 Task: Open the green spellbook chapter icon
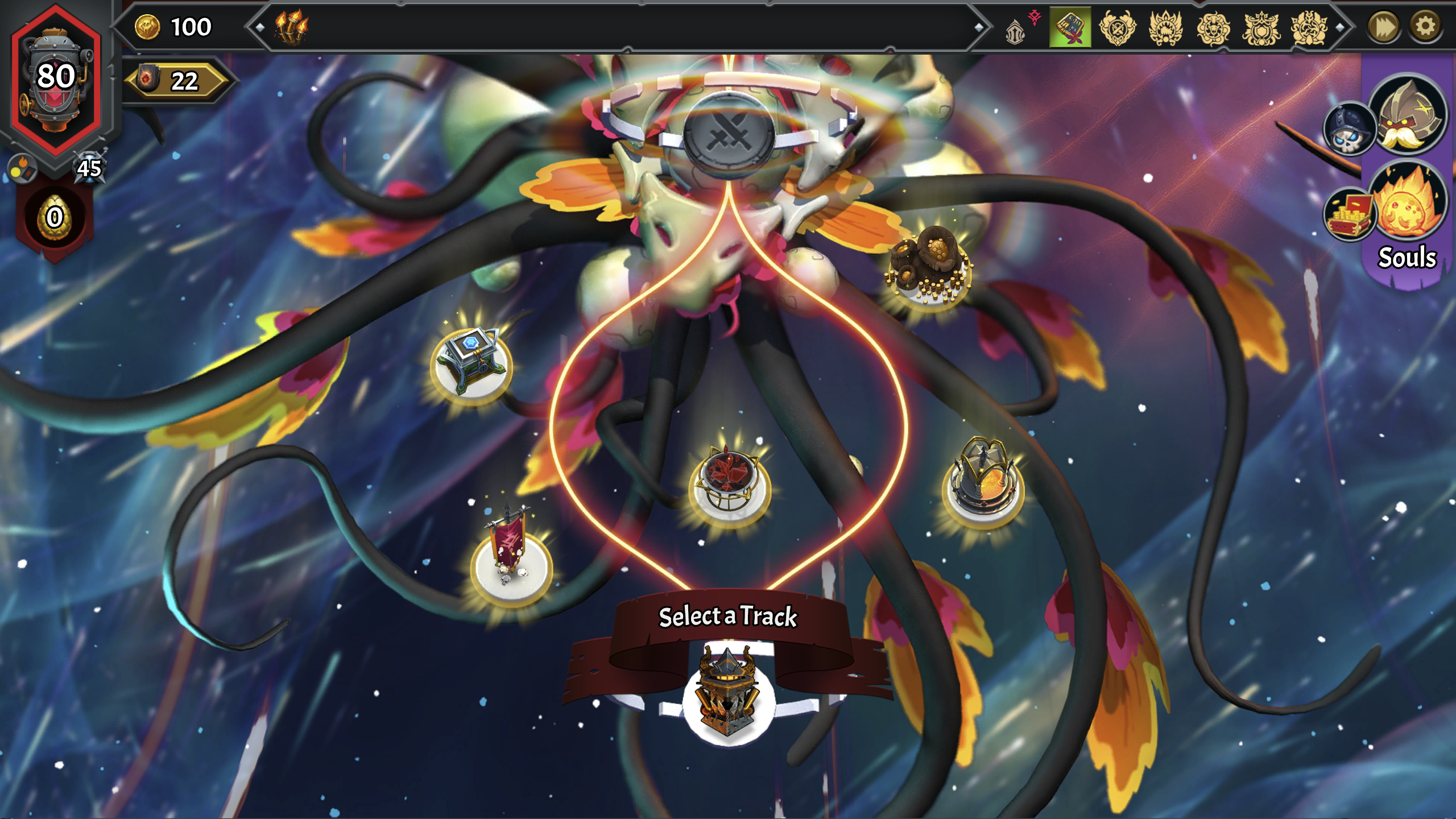[x=1069, y=27]
